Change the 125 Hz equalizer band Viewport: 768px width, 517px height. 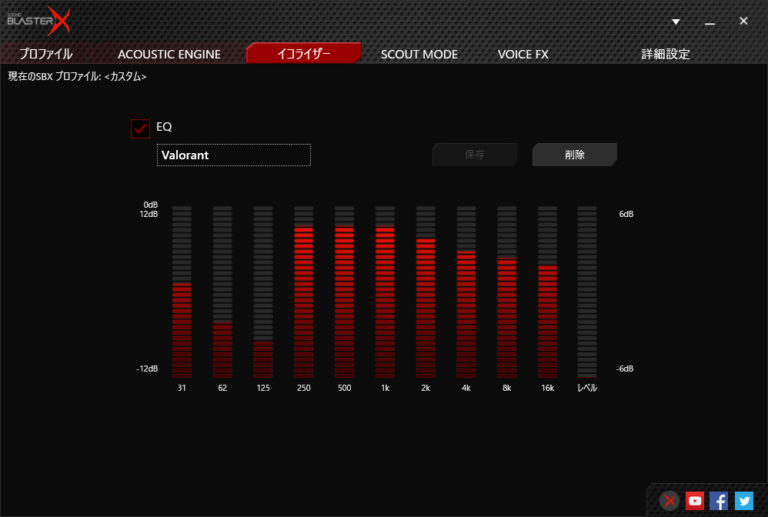(x=263, y=290)
